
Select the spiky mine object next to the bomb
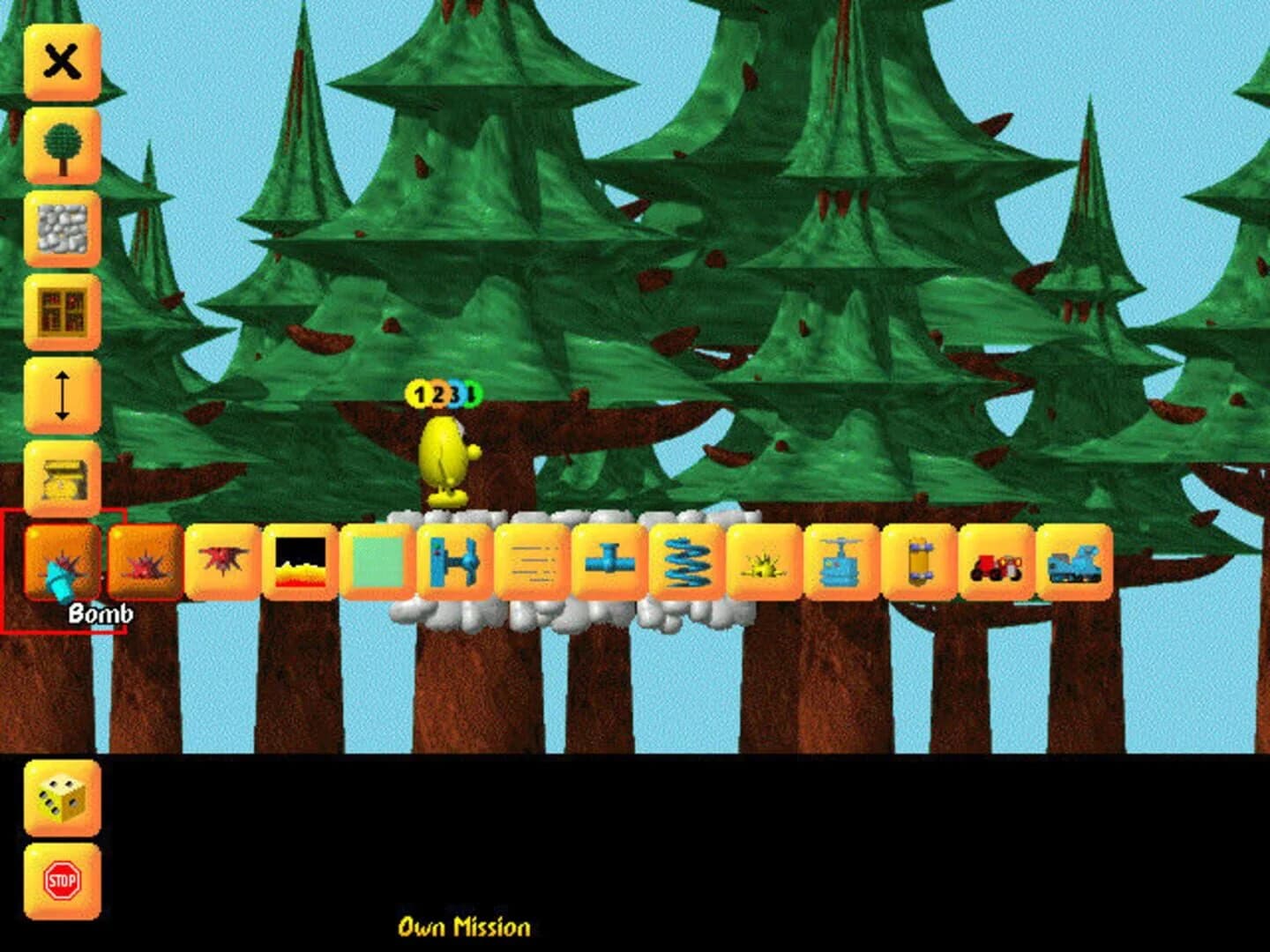click(141, 566)
